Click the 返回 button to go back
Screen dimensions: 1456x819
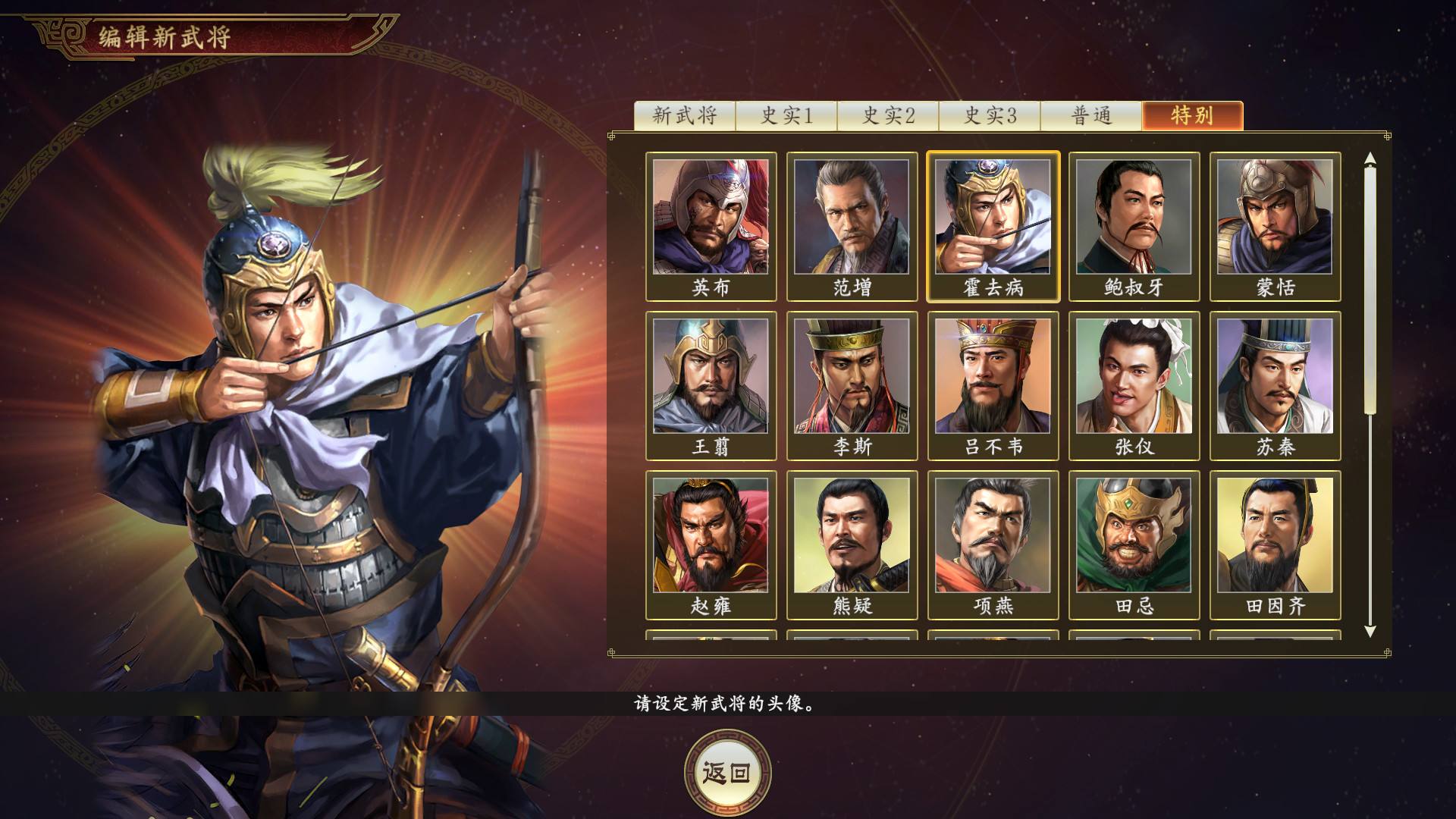(726, 771)
